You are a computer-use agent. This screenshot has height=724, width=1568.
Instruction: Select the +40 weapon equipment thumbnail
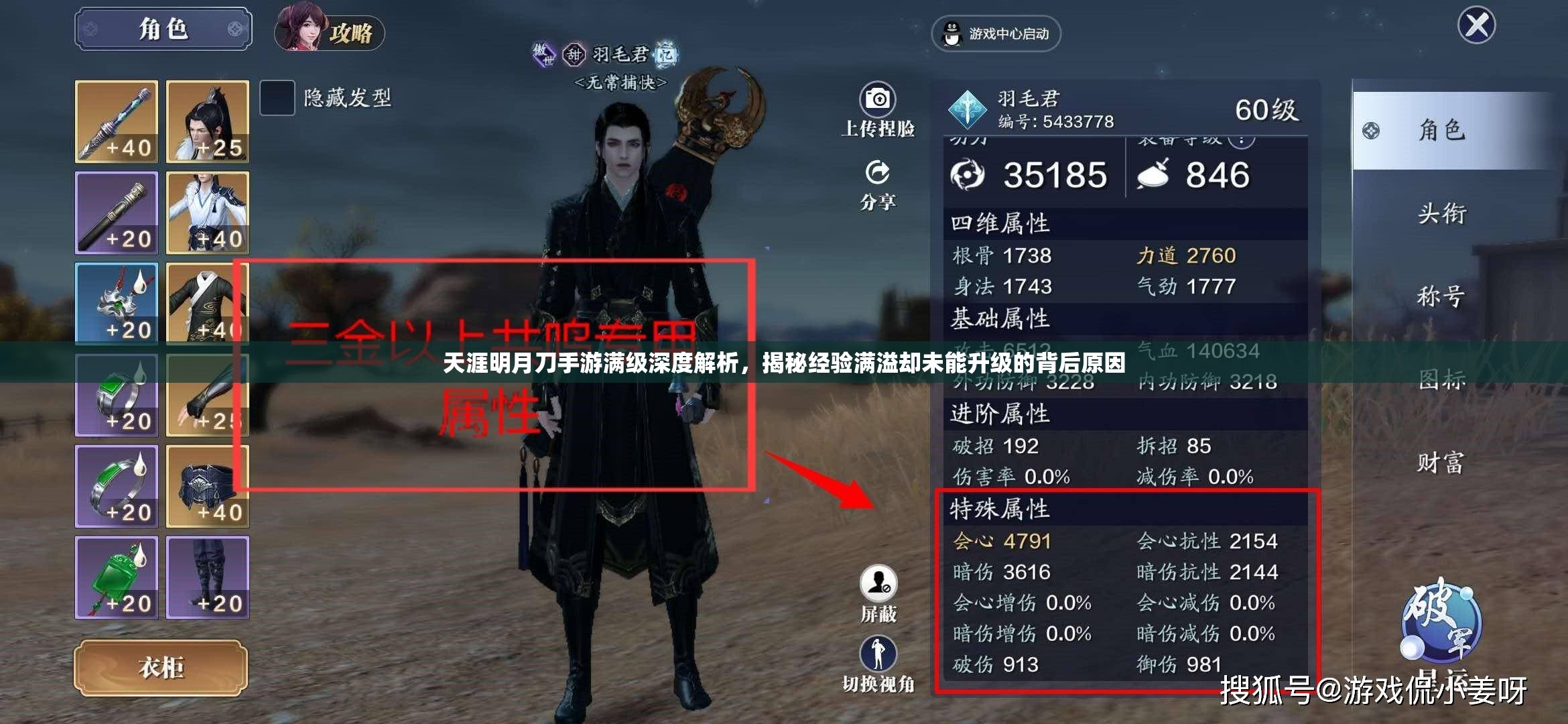(x=117, y=121)
